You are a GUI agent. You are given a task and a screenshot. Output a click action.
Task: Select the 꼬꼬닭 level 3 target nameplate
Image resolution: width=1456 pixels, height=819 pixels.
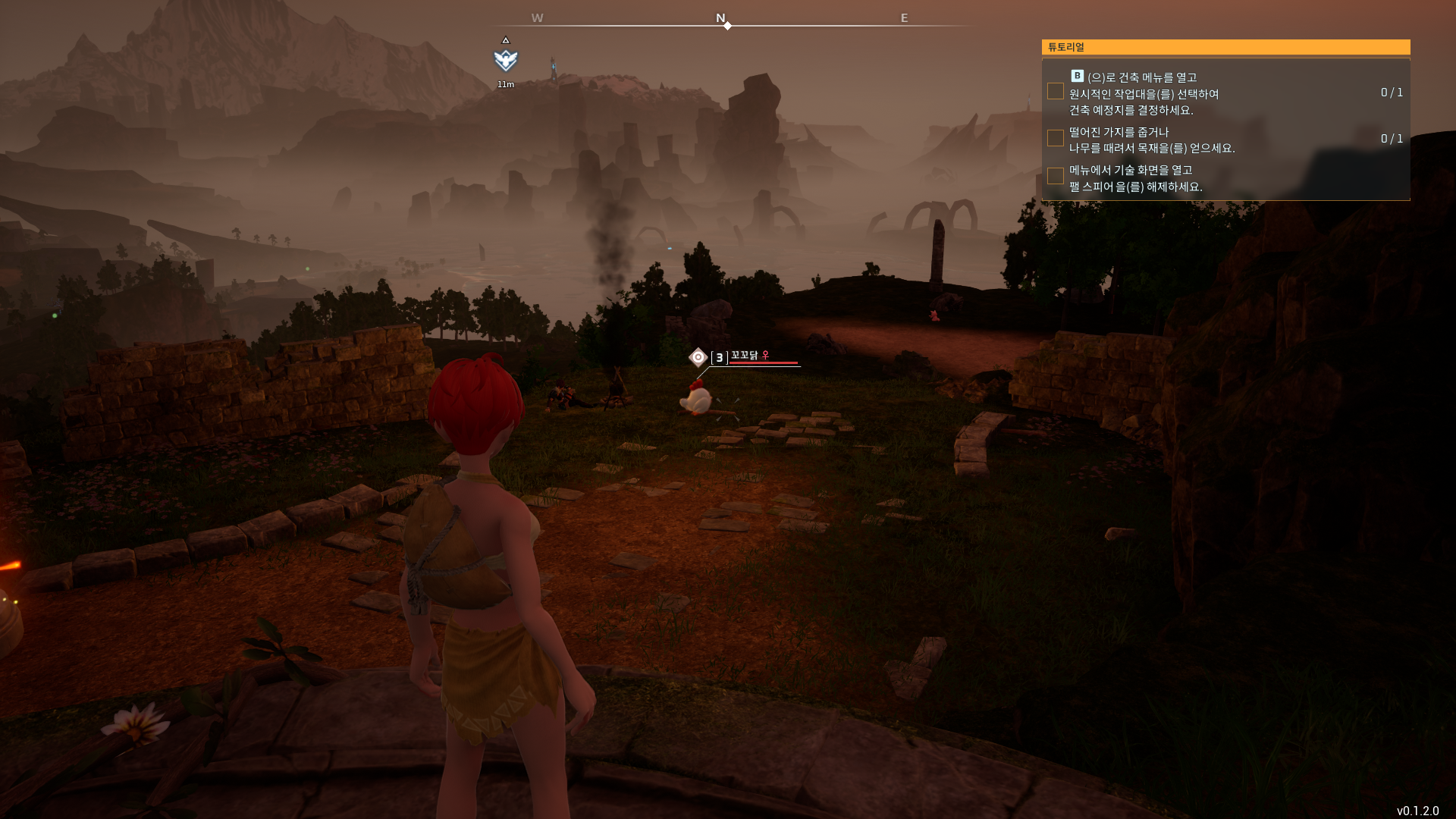[748, 356]
